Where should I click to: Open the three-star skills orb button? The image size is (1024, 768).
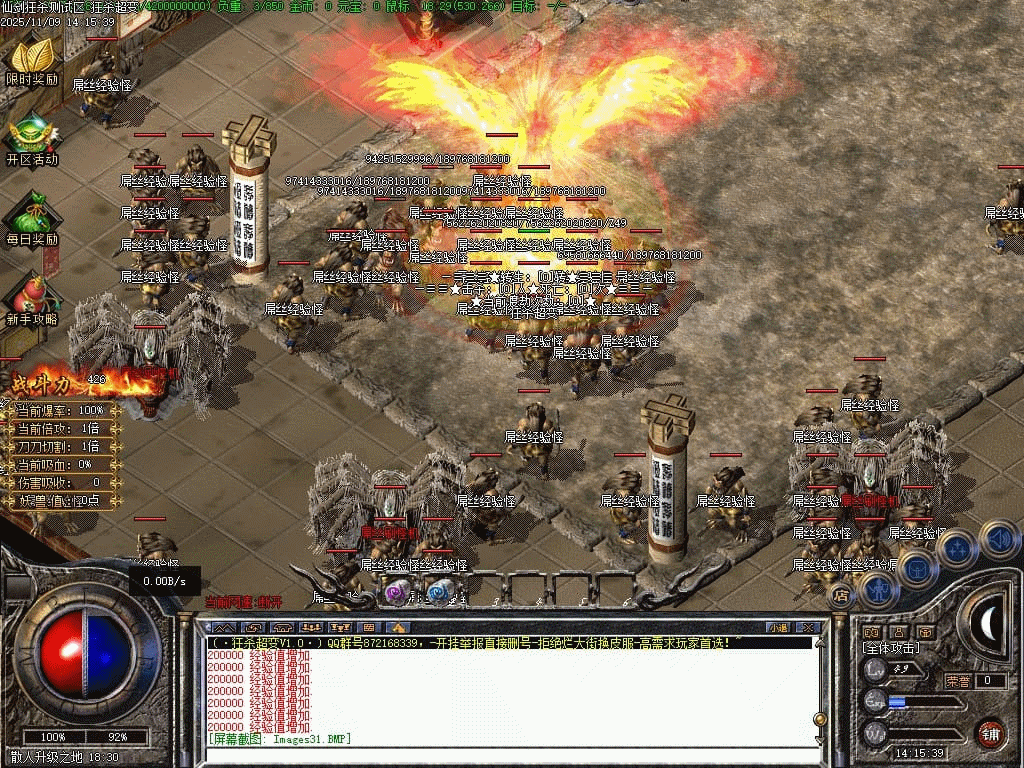pyautogui.click(x=958, y=548)
